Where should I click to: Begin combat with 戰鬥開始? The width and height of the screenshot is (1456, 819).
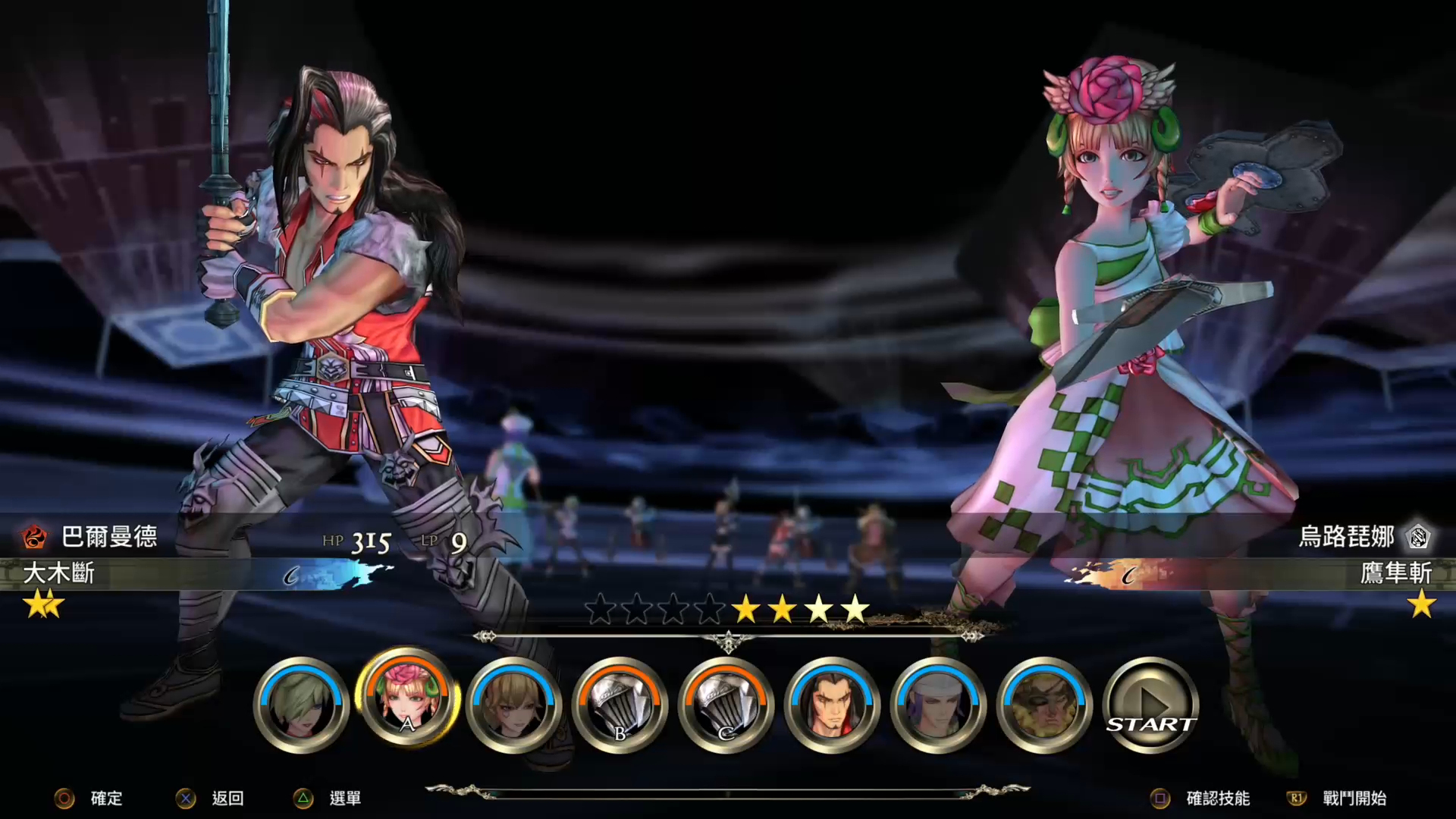[1354, 799]
